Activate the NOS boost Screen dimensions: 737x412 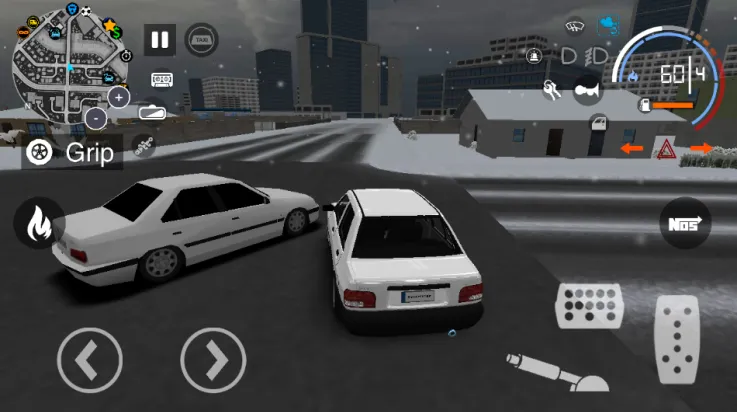click(686, 223)
